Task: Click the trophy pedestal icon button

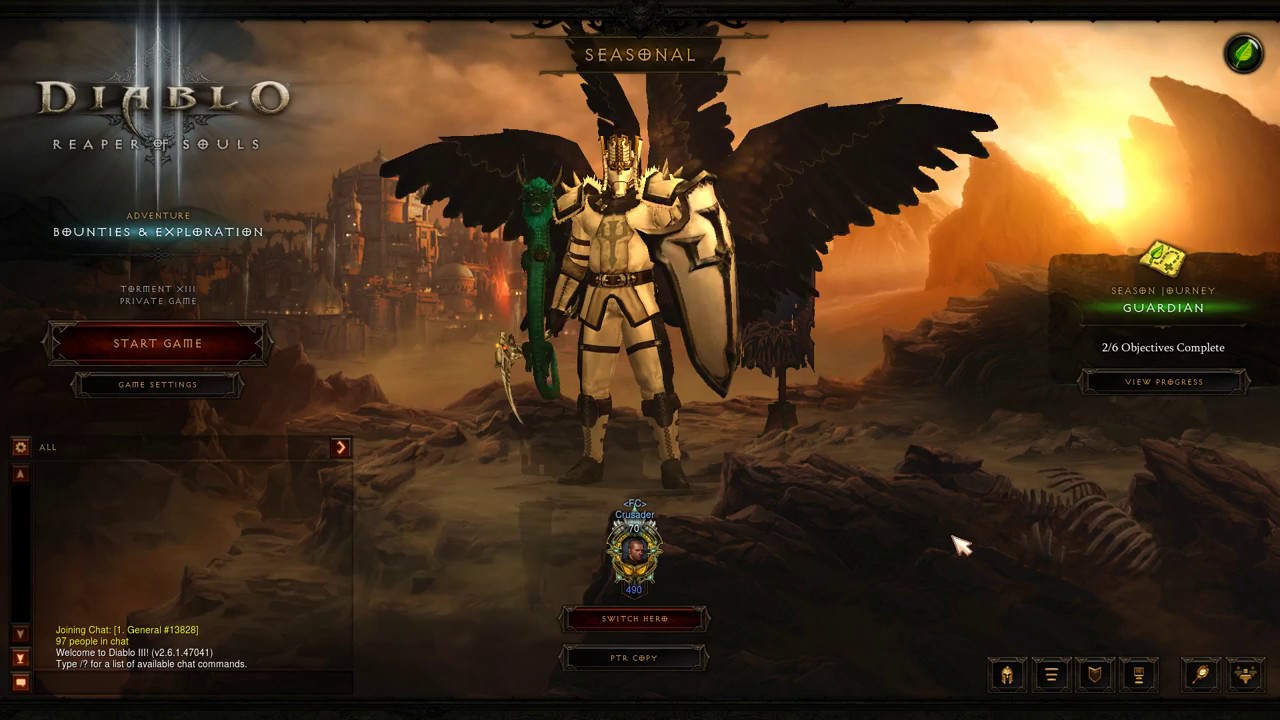Action: (x=1139, y=675)
